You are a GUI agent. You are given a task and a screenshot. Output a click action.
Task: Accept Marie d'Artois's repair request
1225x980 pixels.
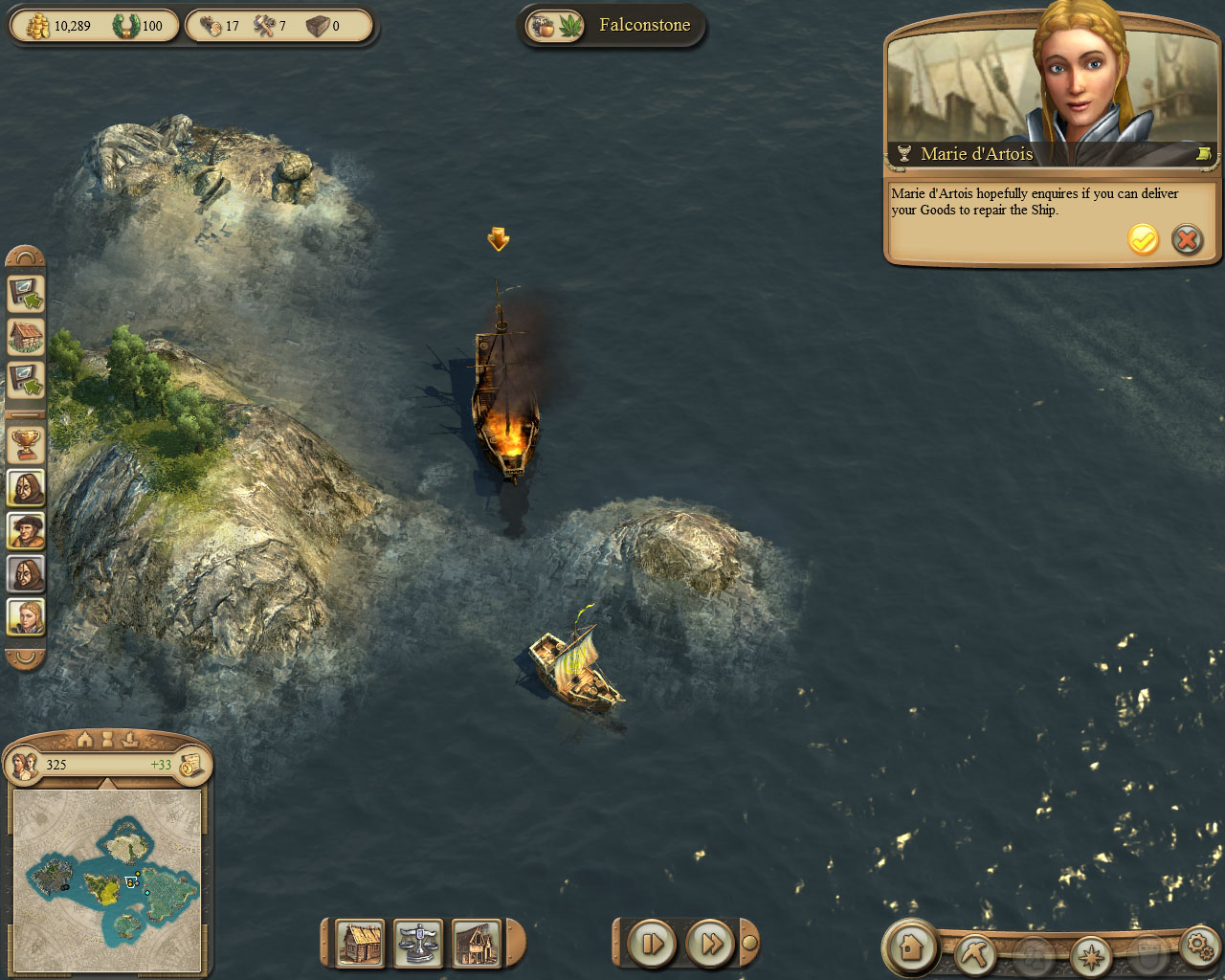1143,239
